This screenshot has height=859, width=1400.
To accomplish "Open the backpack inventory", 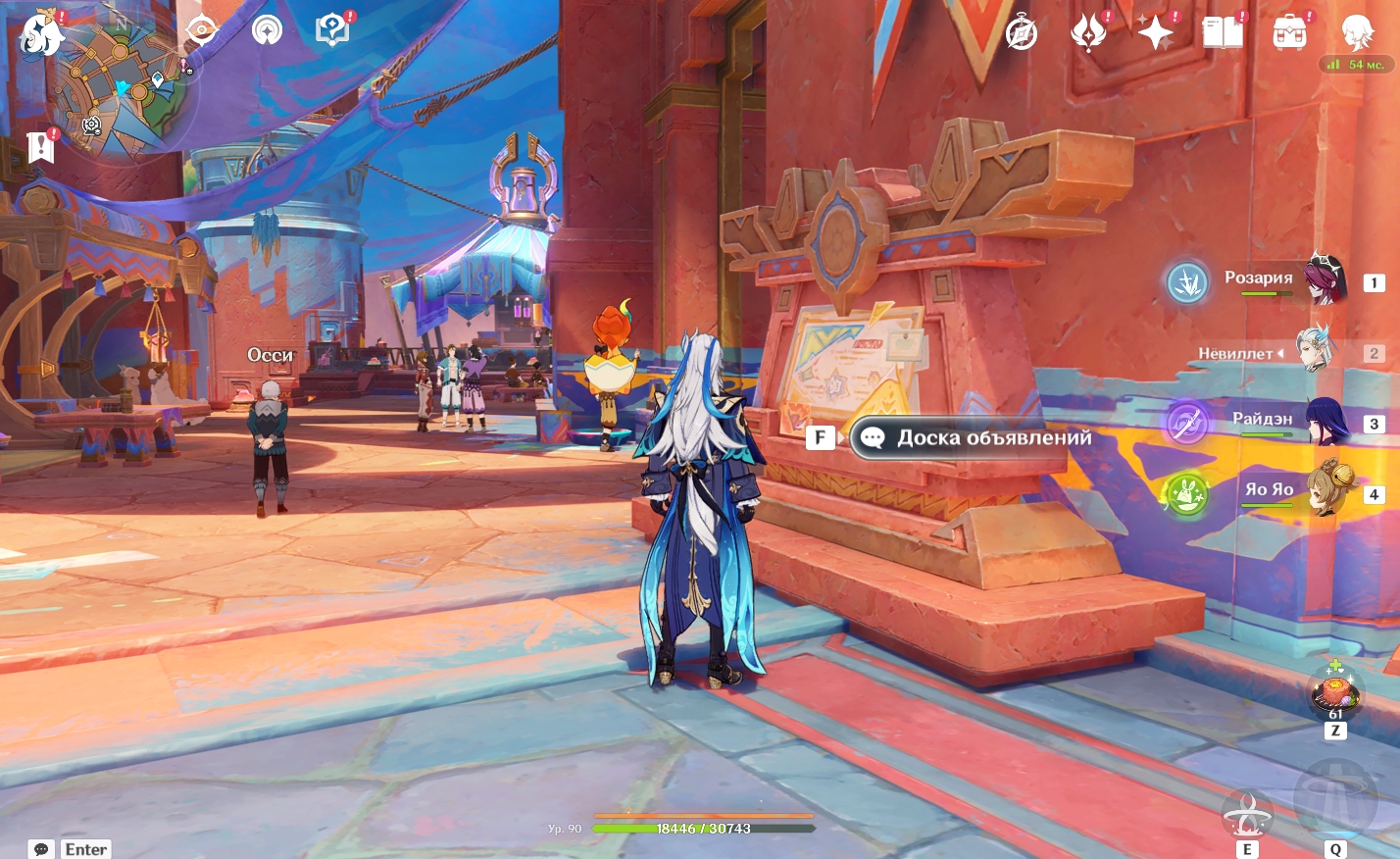I will tap(1289, 33).
